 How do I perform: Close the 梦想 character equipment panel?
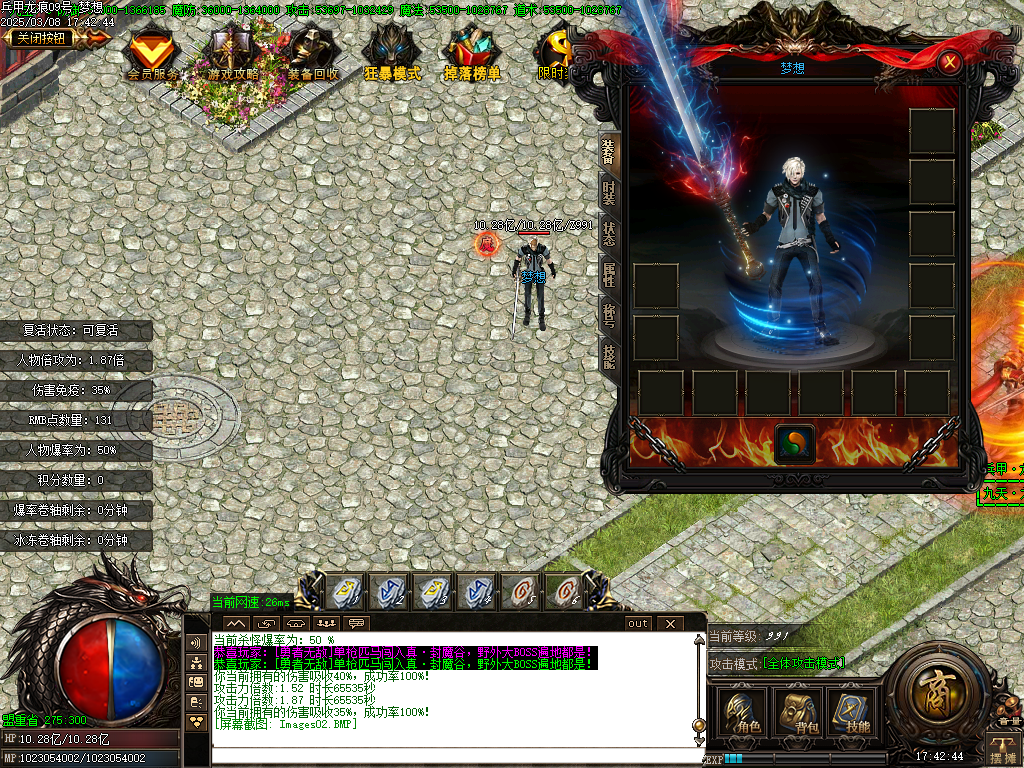coord(950,63)
